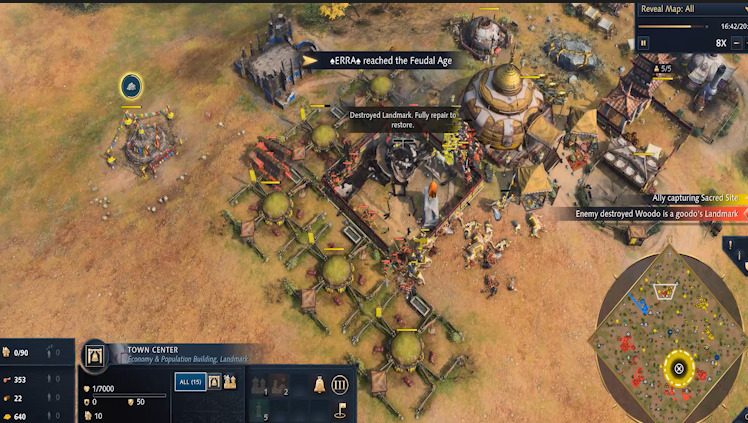
Task: Choose the town center bell subgroup icon
Action: pos(214,381)
